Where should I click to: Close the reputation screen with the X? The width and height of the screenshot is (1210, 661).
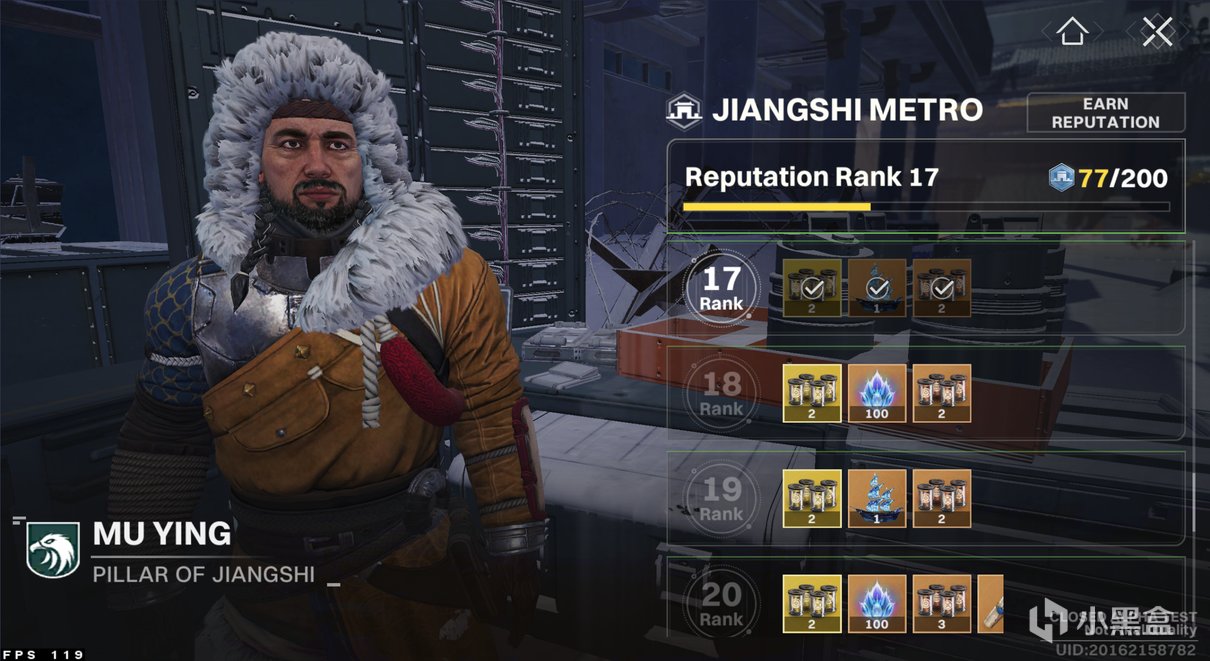(1157, 32)
